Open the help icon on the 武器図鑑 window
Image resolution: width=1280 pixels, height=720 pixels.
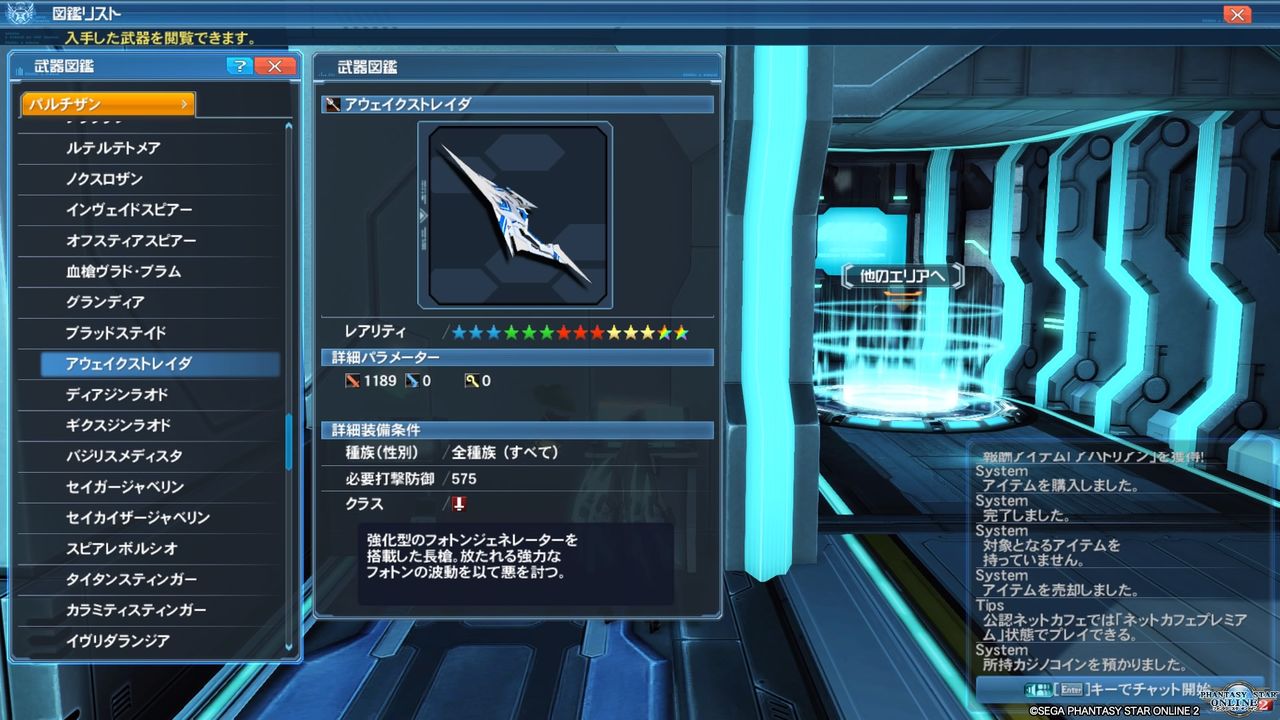tap(239, 66)
